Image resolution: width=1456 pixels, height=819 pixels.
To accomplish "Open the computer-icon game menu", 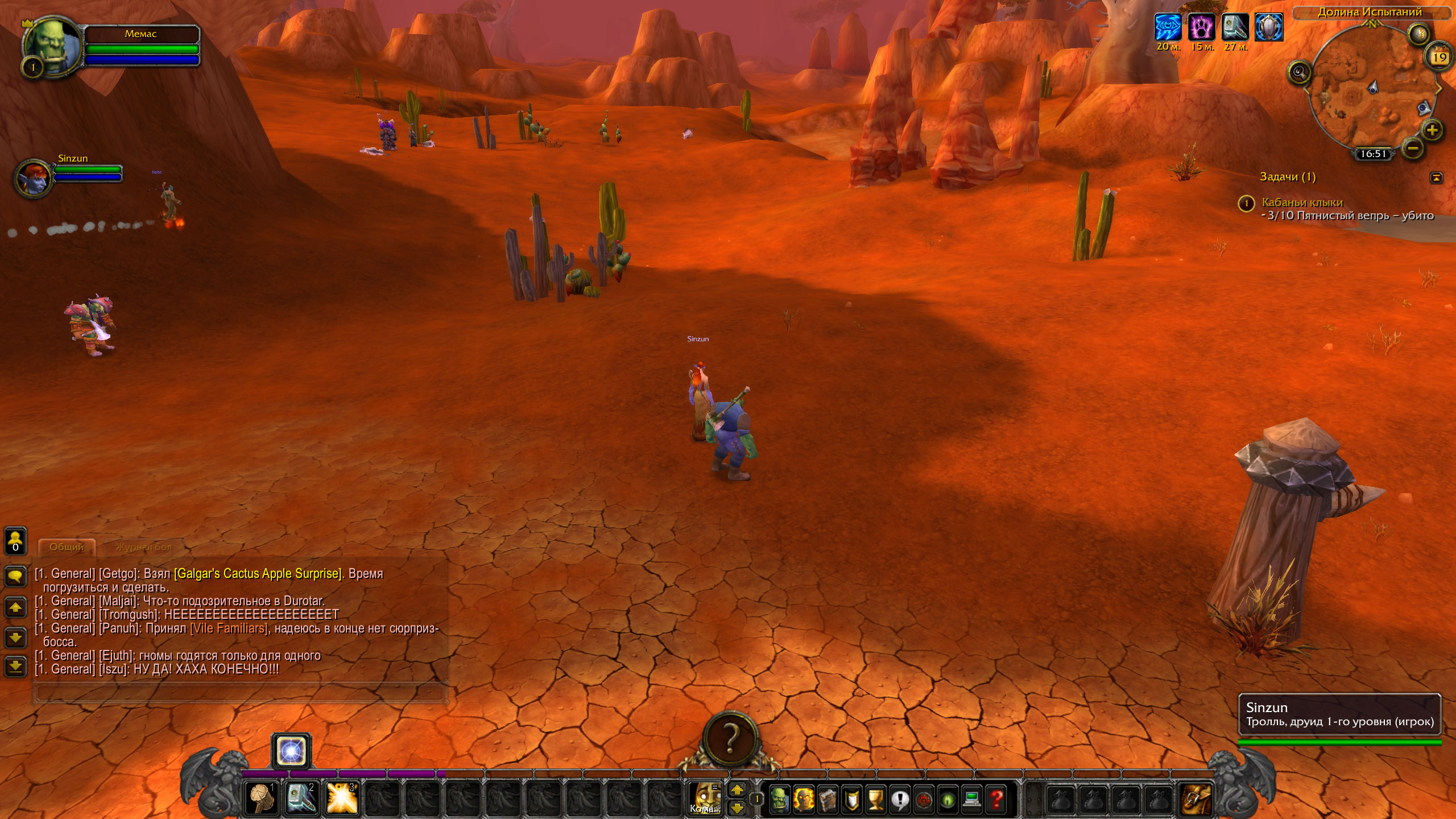I will [x=972, y=799].
